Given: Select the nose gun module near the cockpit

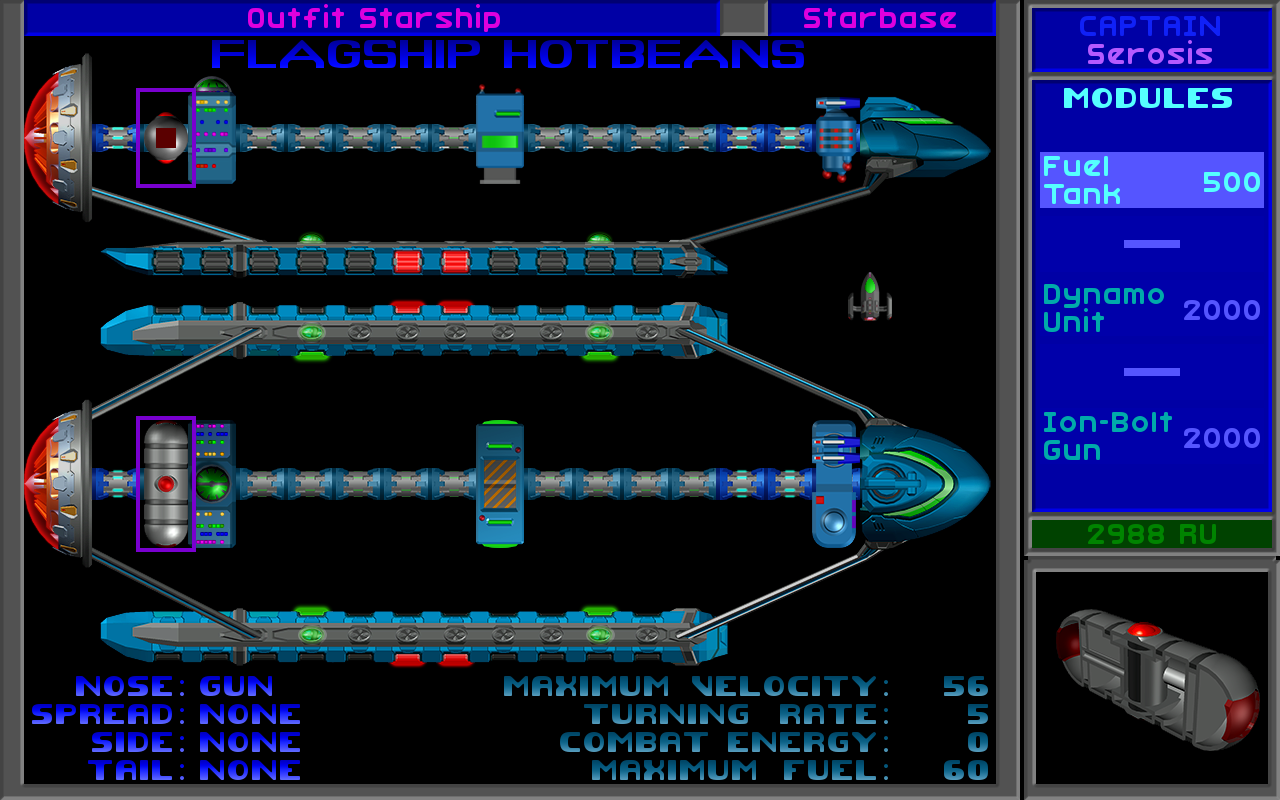Looking at the screenshot, I should [834, 140].
